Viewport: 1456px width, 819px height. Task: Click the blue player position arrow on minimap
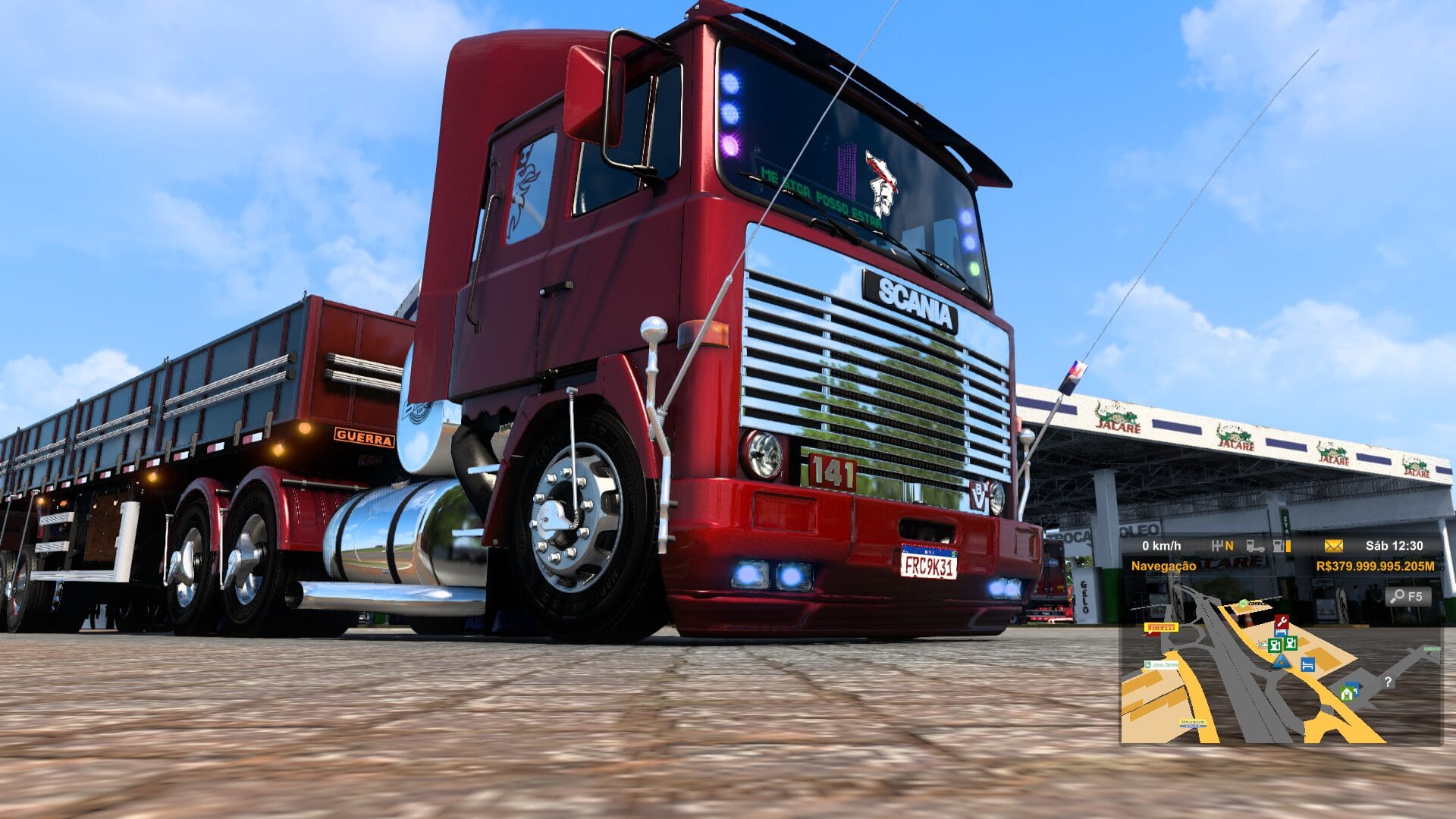(x=1282, y=663)
